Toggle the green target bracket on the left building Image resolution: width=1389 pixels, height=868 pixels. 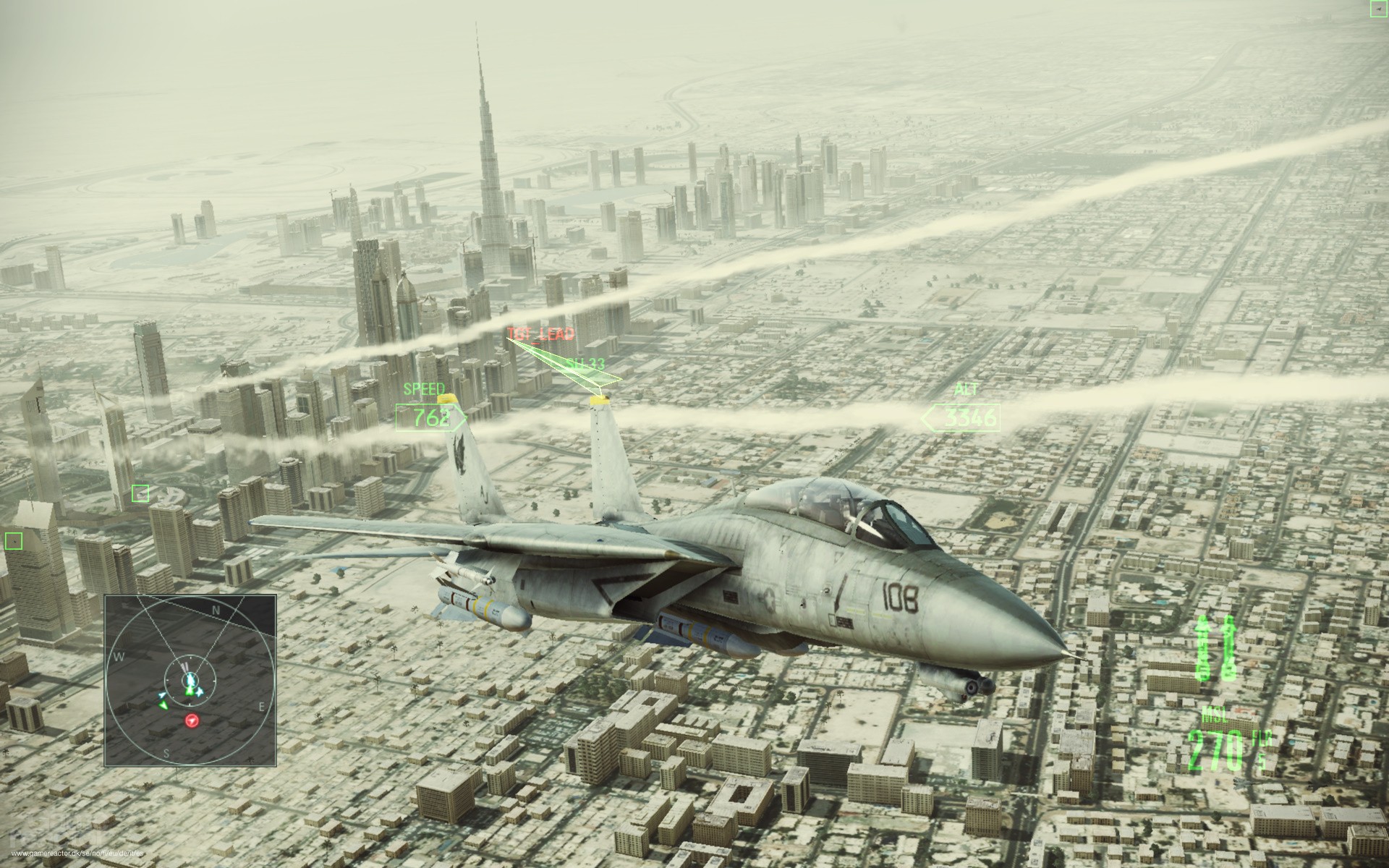(x=140, y=495)
